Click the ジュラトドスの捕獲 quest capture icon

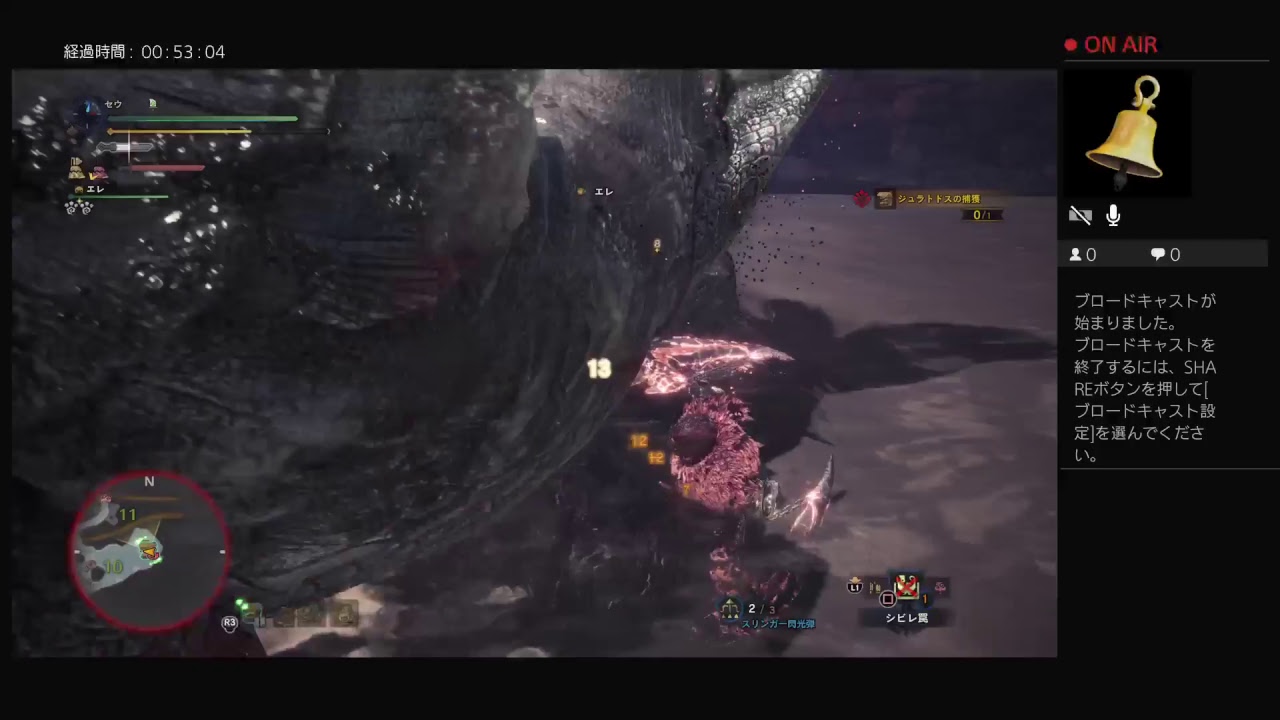885,199
